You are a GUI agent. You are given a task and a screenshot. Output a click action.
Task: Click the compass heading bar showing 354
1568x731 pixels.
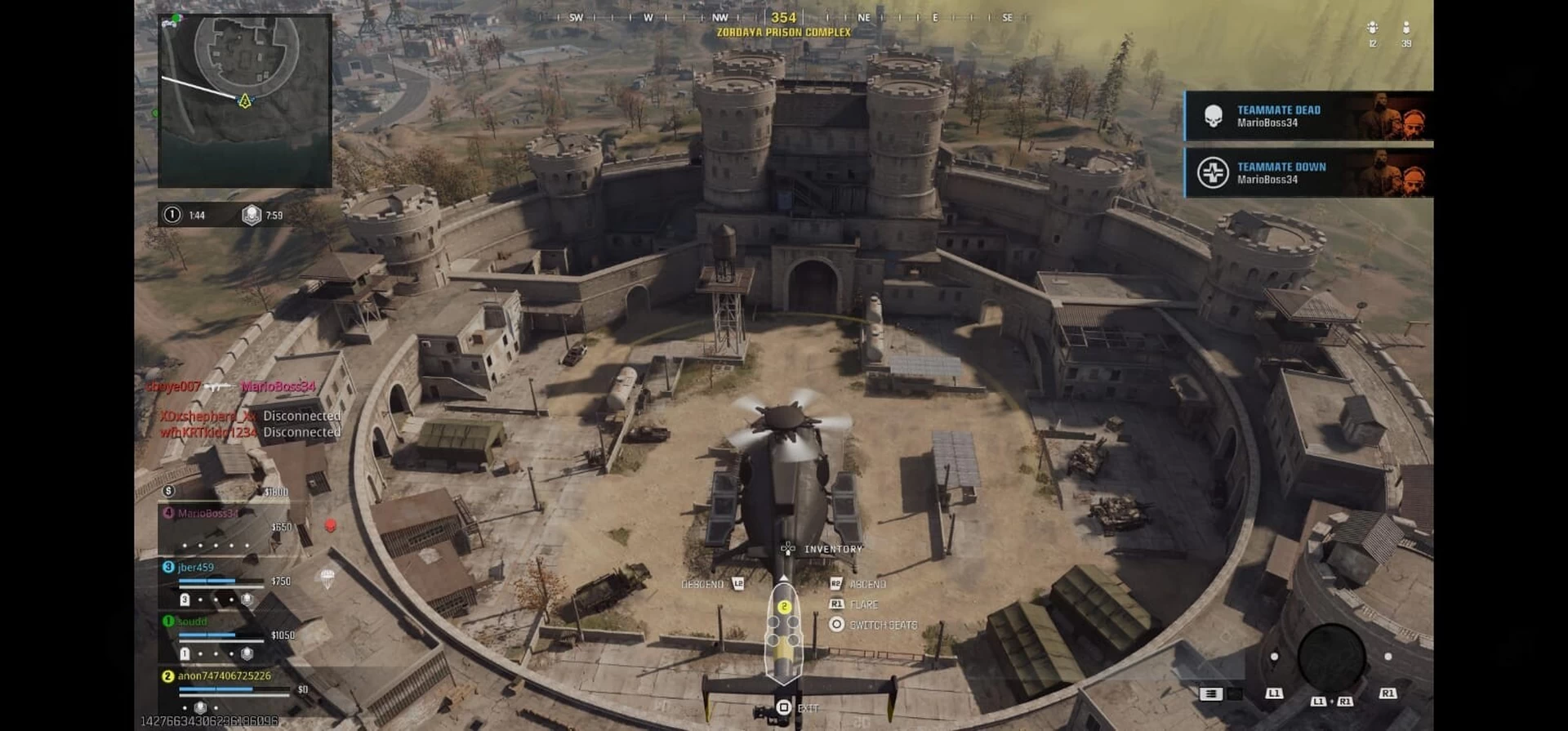tap(783, 17)
